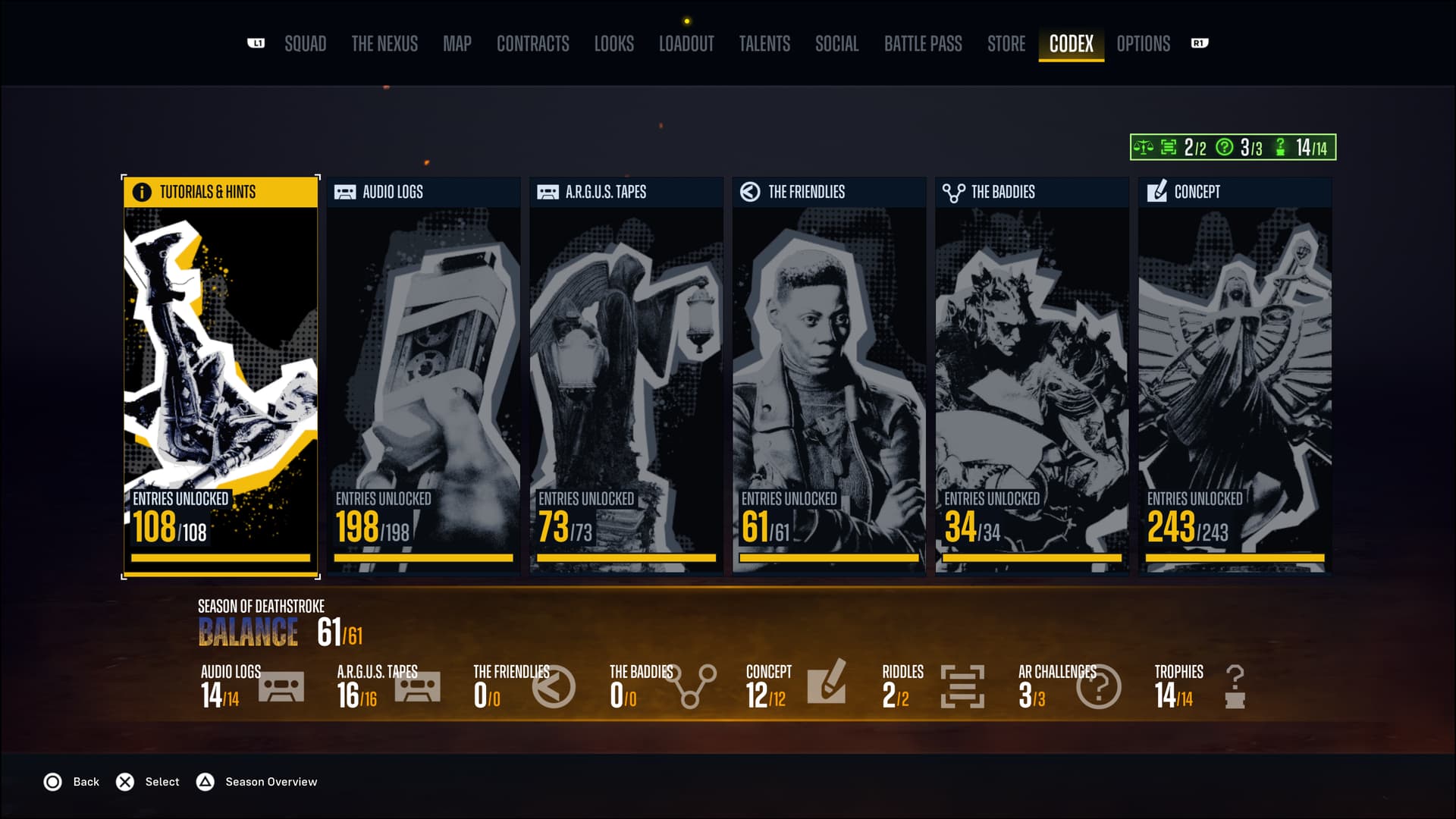Go to the Options tab

1143,44
